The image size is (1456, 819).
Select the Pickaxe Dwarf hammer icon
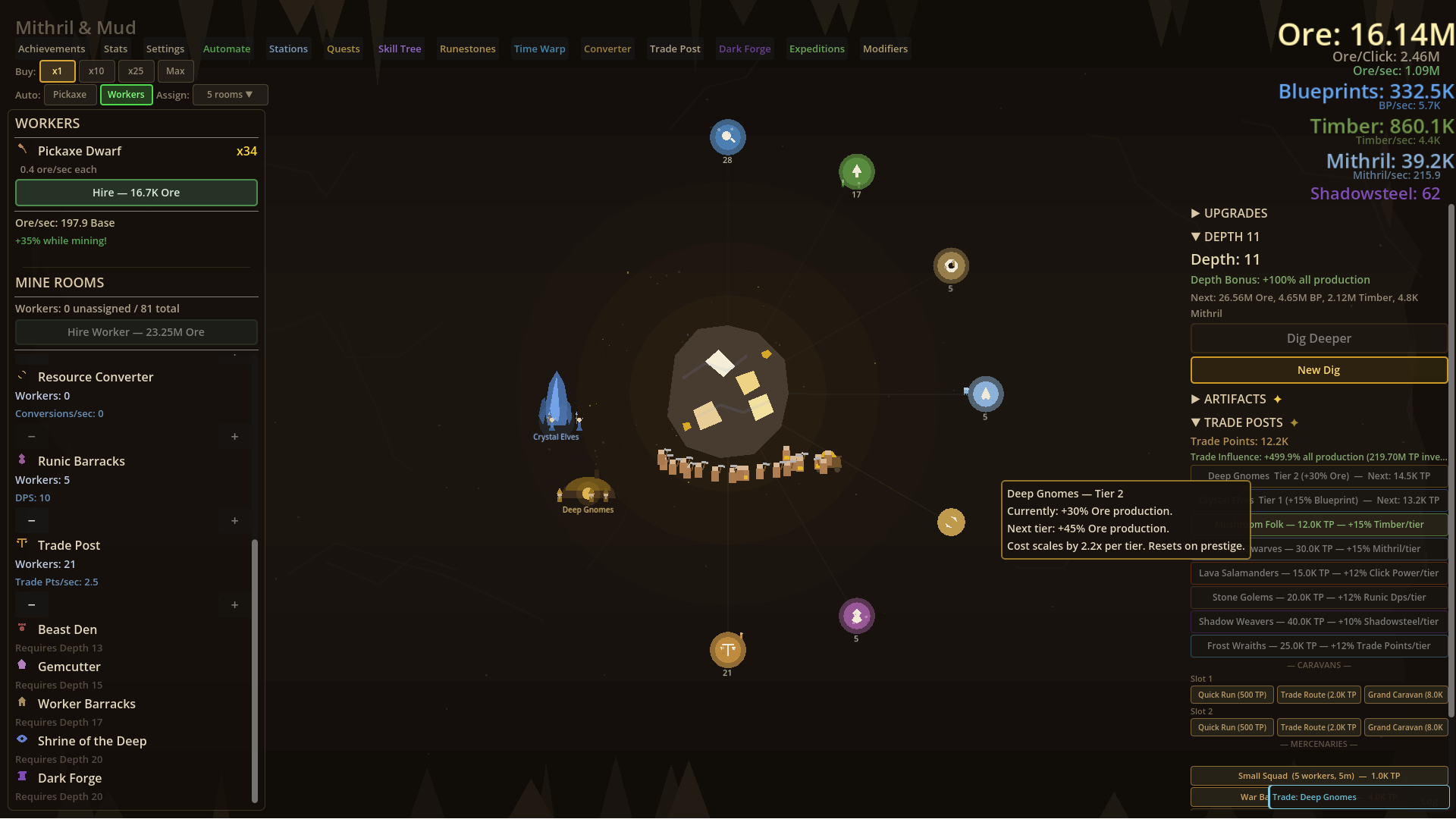[x=22, y=150]
